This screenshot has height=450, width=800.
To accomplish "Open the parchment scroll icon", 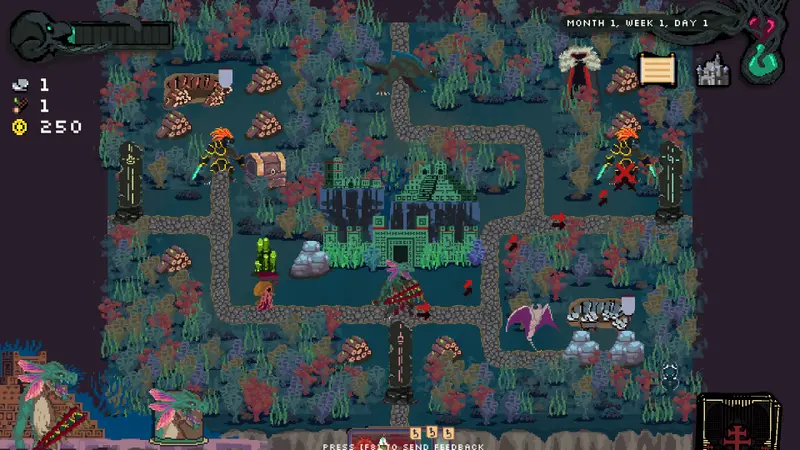I will [x=658, y=70].
